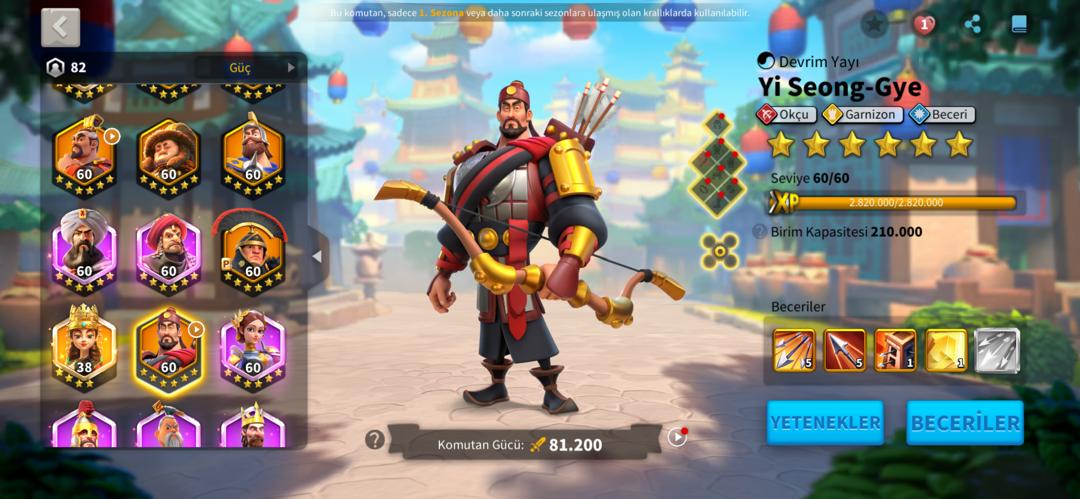Tap the heart icon with number 1

(x=924, y=25)
